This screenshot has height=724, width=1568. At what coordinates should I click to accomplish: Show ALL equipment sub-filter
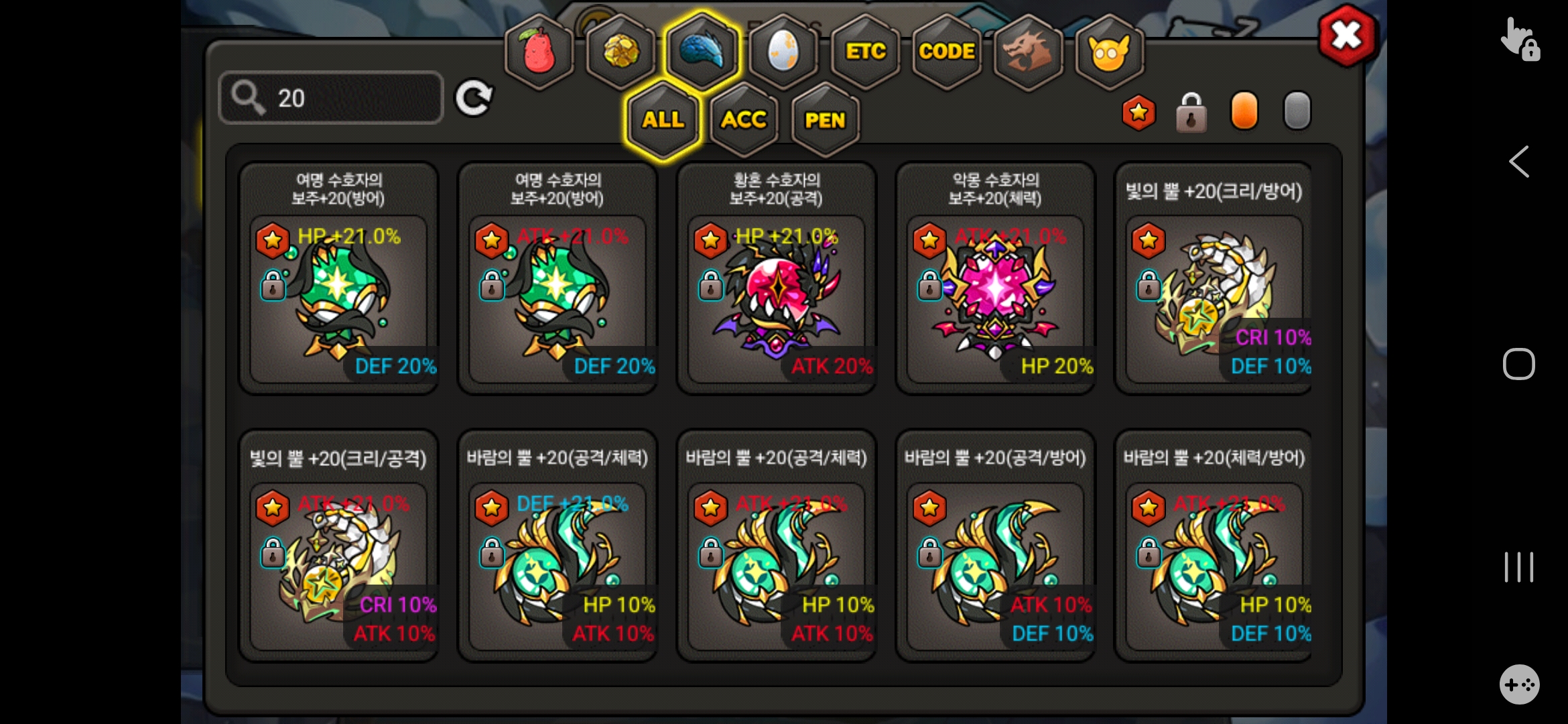click(663, 120)
